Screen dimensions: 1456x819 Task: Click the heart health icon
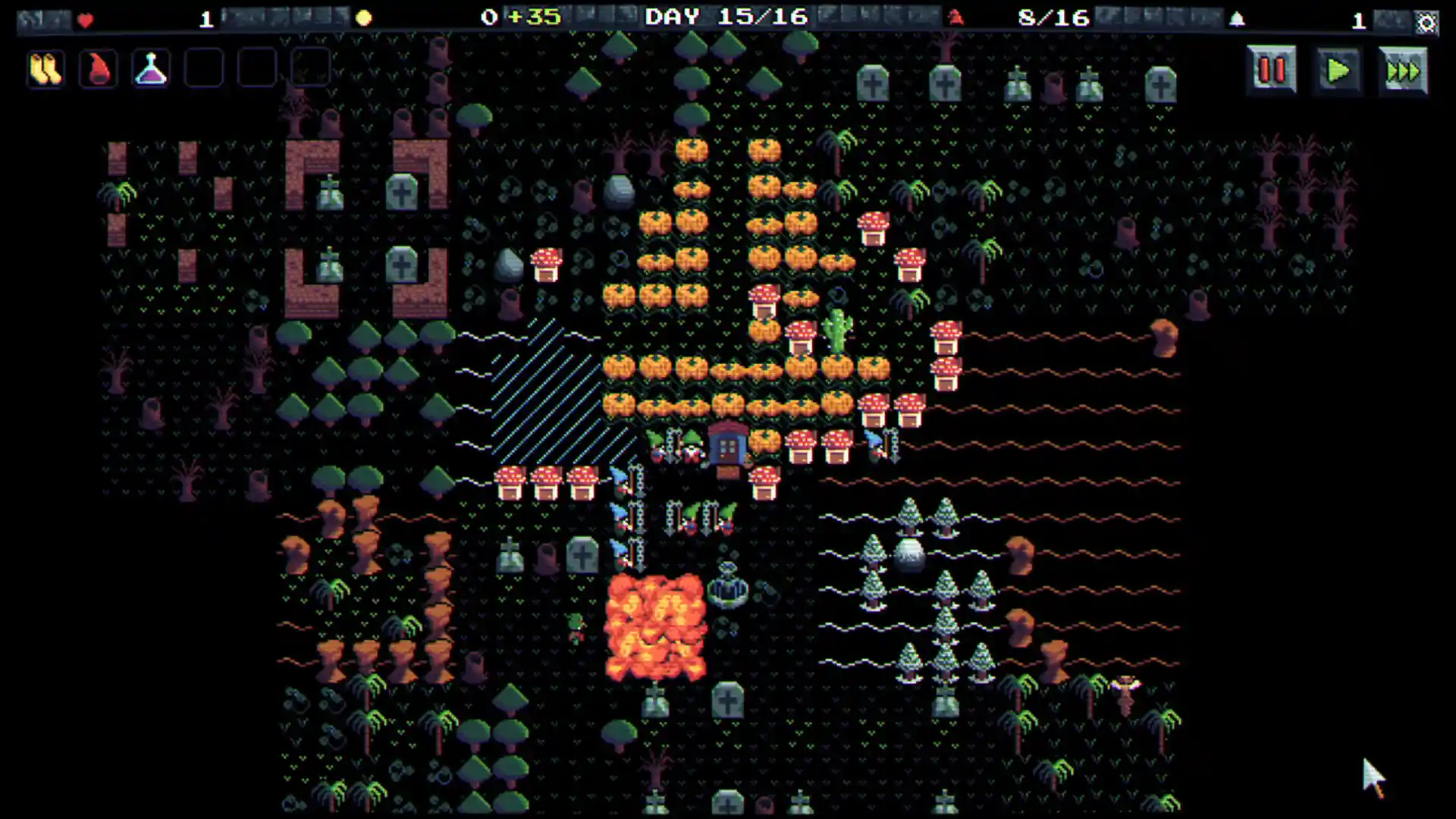tap(85, 20)
